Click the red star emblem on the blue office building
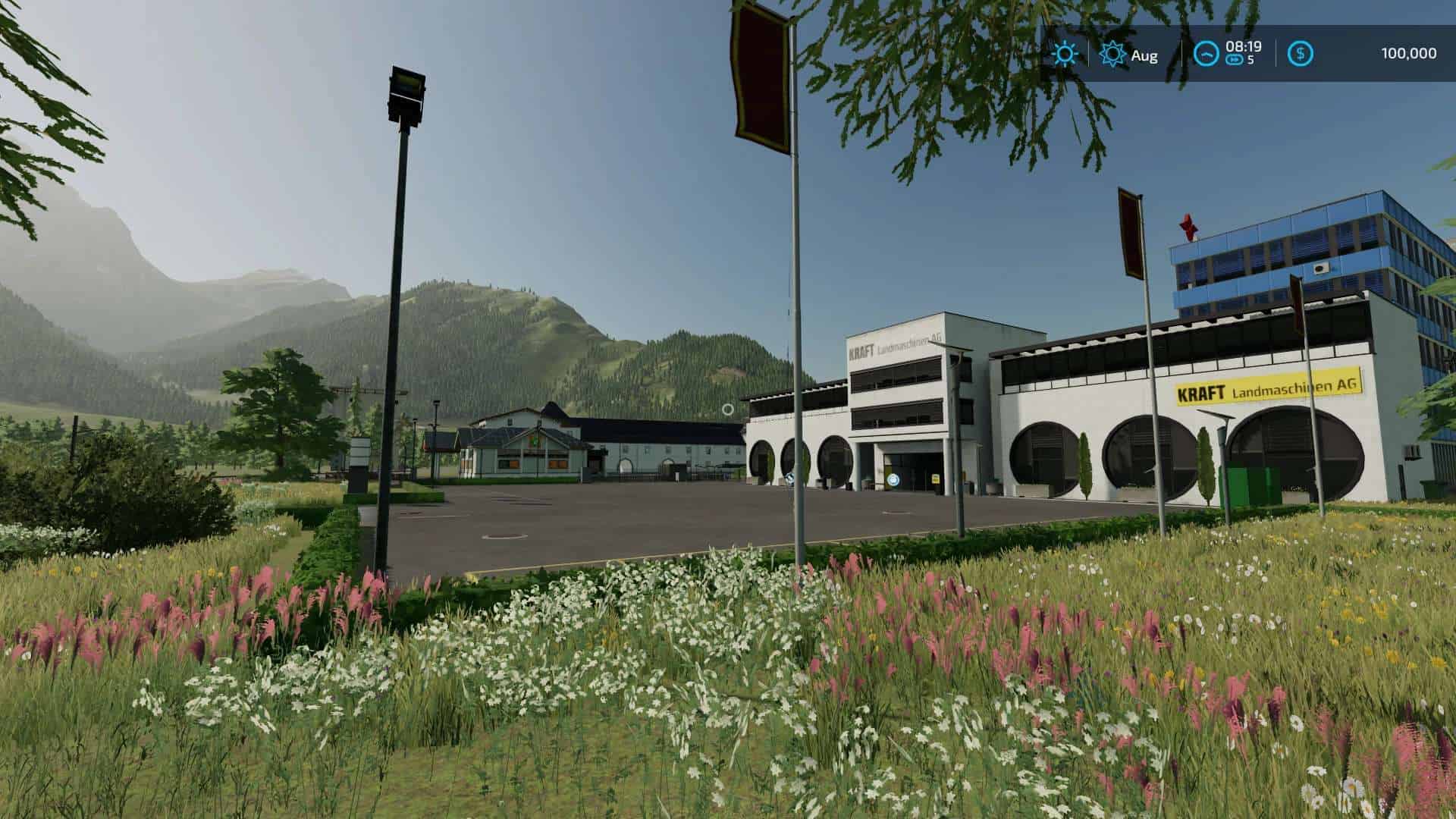The width and height of the screenshot is (1456, 819). click(1187, 224)
